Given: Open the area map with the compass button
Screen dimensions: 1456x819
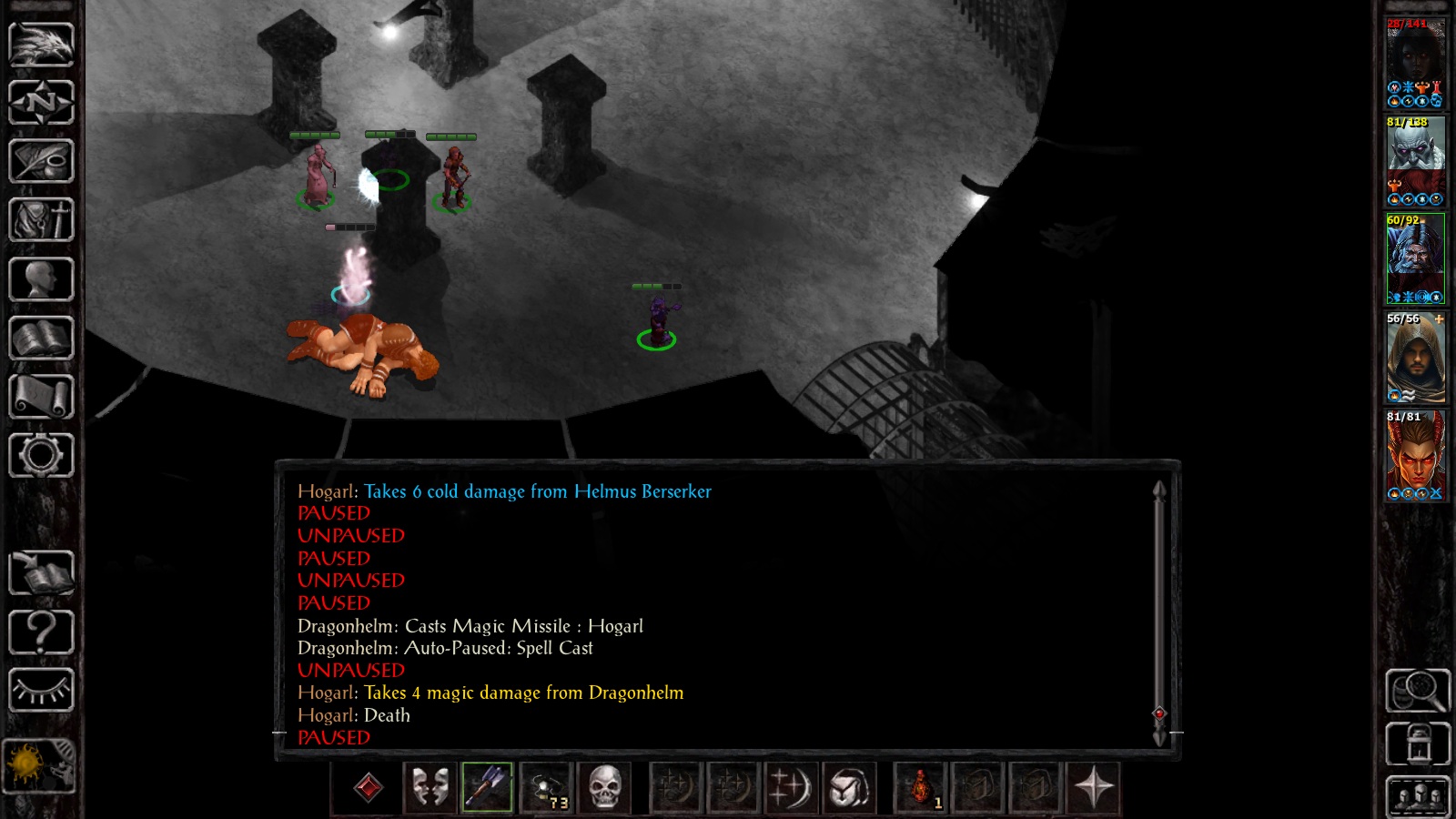Looking at the screenshot, I should (x=41, y=102).
